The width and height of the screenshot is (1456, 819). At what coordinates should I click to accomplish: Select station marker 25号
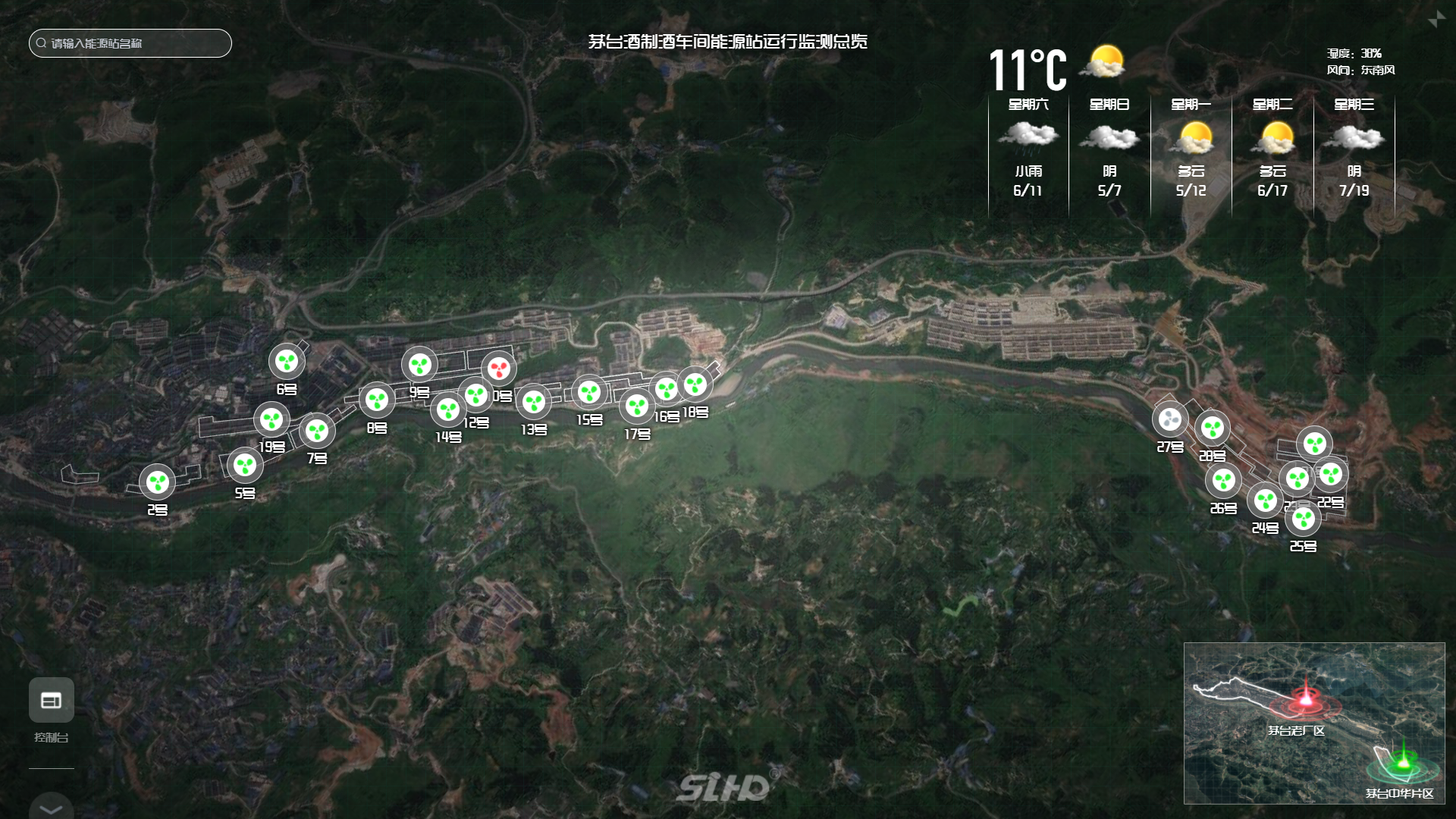(x=1304, y=519)
